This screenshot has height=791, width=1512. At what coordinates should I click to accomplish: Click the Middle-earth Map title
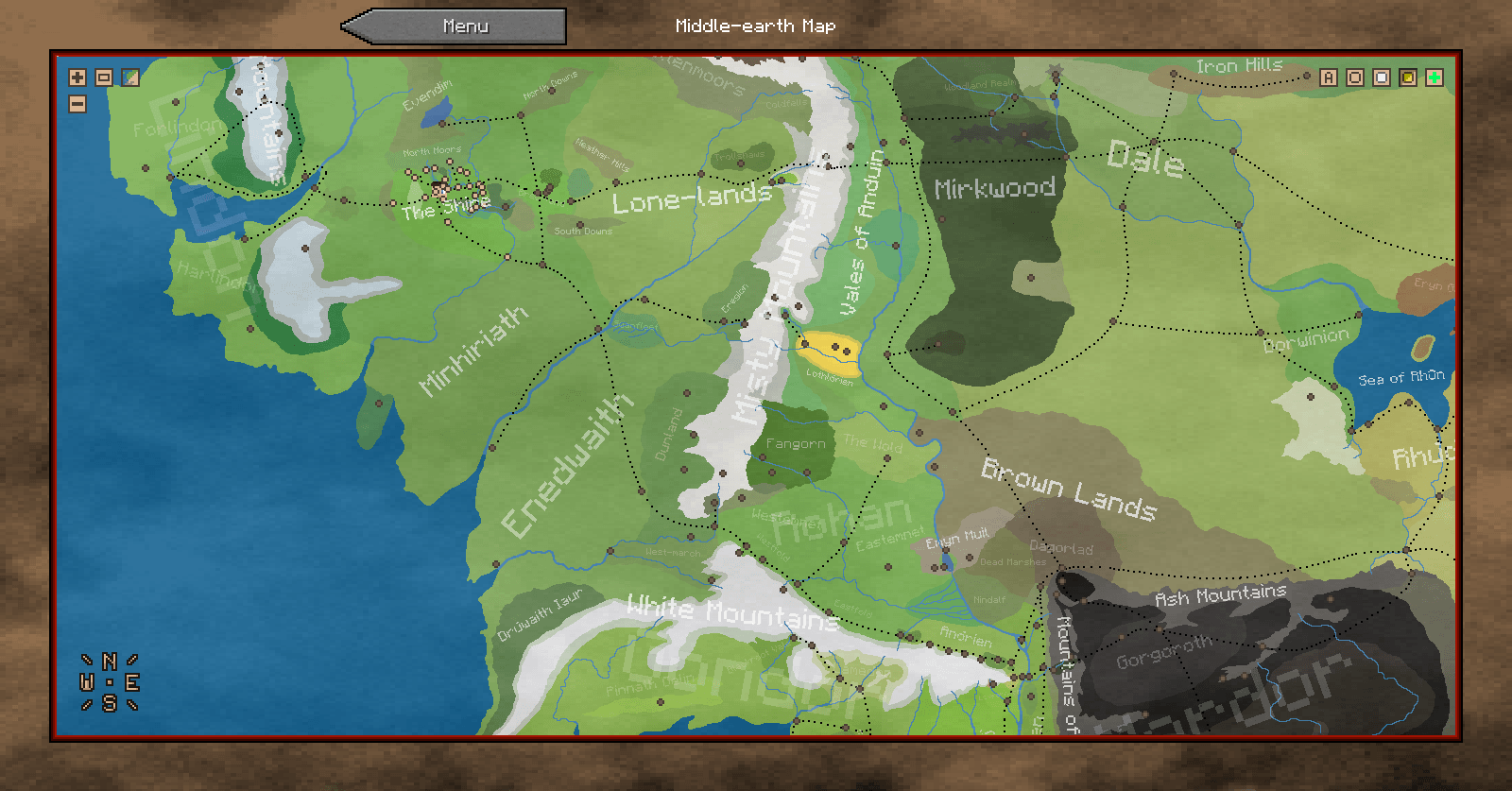coord(754,26)
